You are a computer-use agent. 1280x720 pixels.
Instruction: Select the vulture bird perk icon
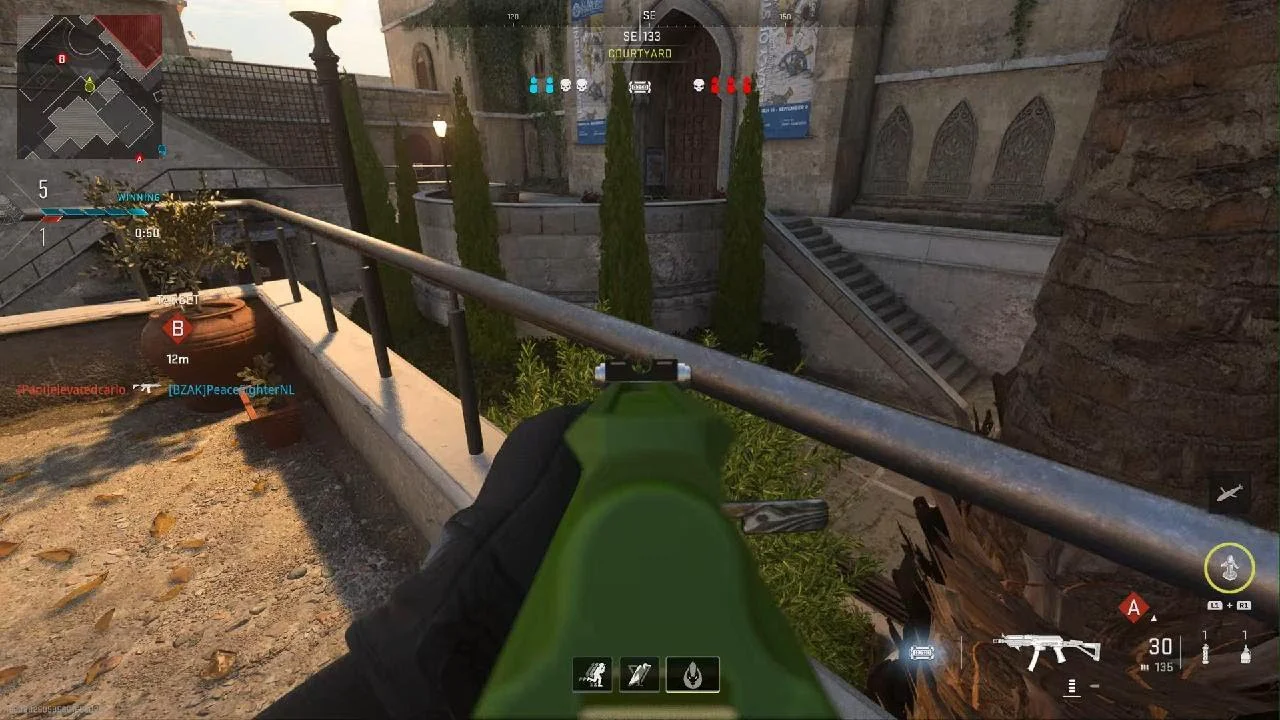[x=640, y=675]
